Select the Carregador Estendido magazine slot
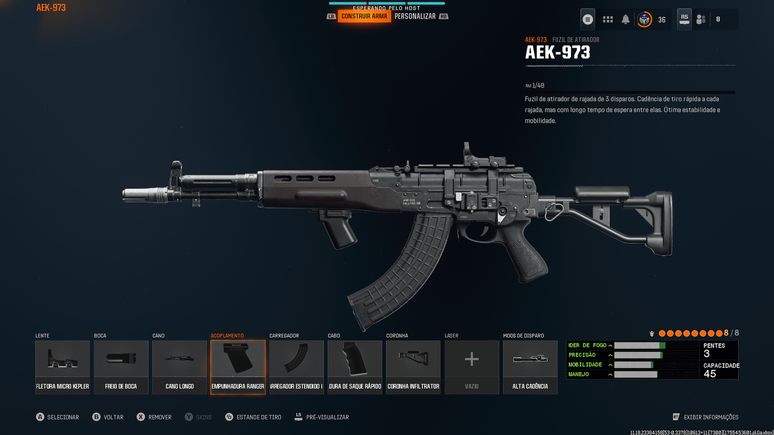The height and width of the screenshot is (435, 774). click(x=296, y=366)
